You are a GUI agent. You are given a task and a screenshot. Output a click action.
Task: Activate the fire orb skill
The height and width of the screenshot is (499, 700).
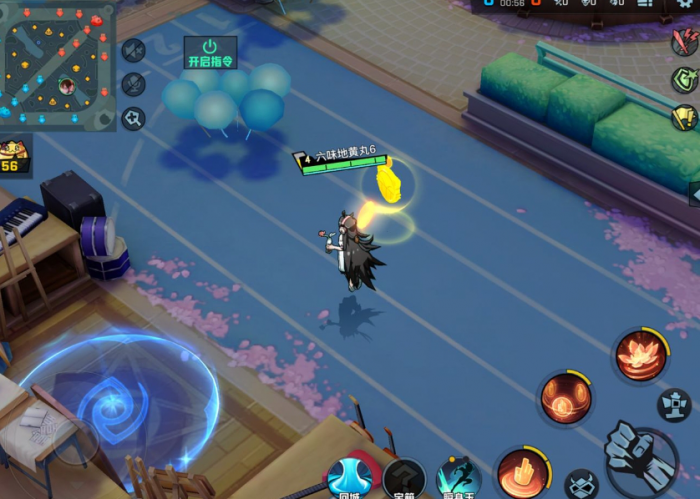[566, 398]
